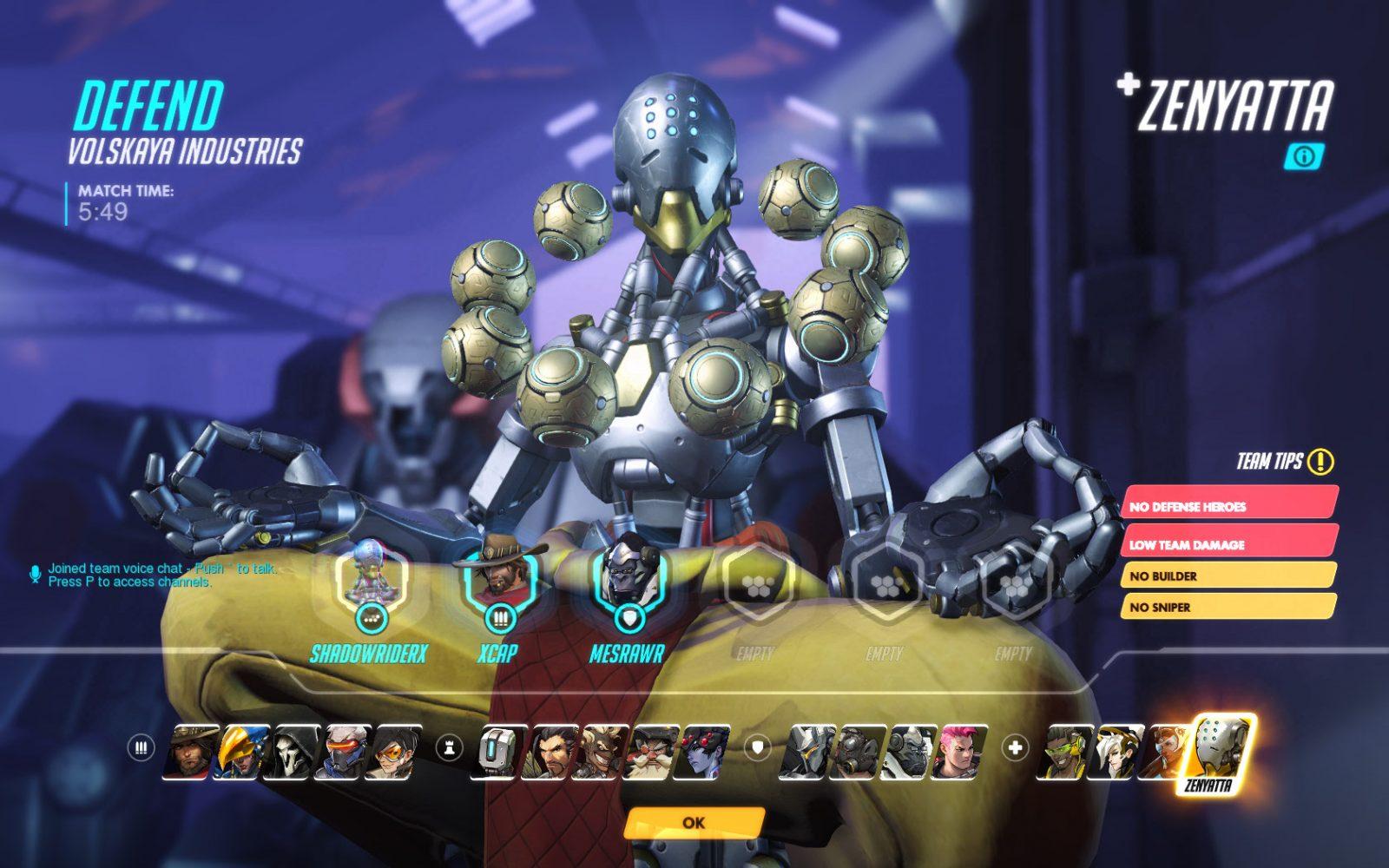The width and height of the screenshot is (1389, 868).
Task: Select the Soldier: 76 portrait
Action: [x=343, y=752]
